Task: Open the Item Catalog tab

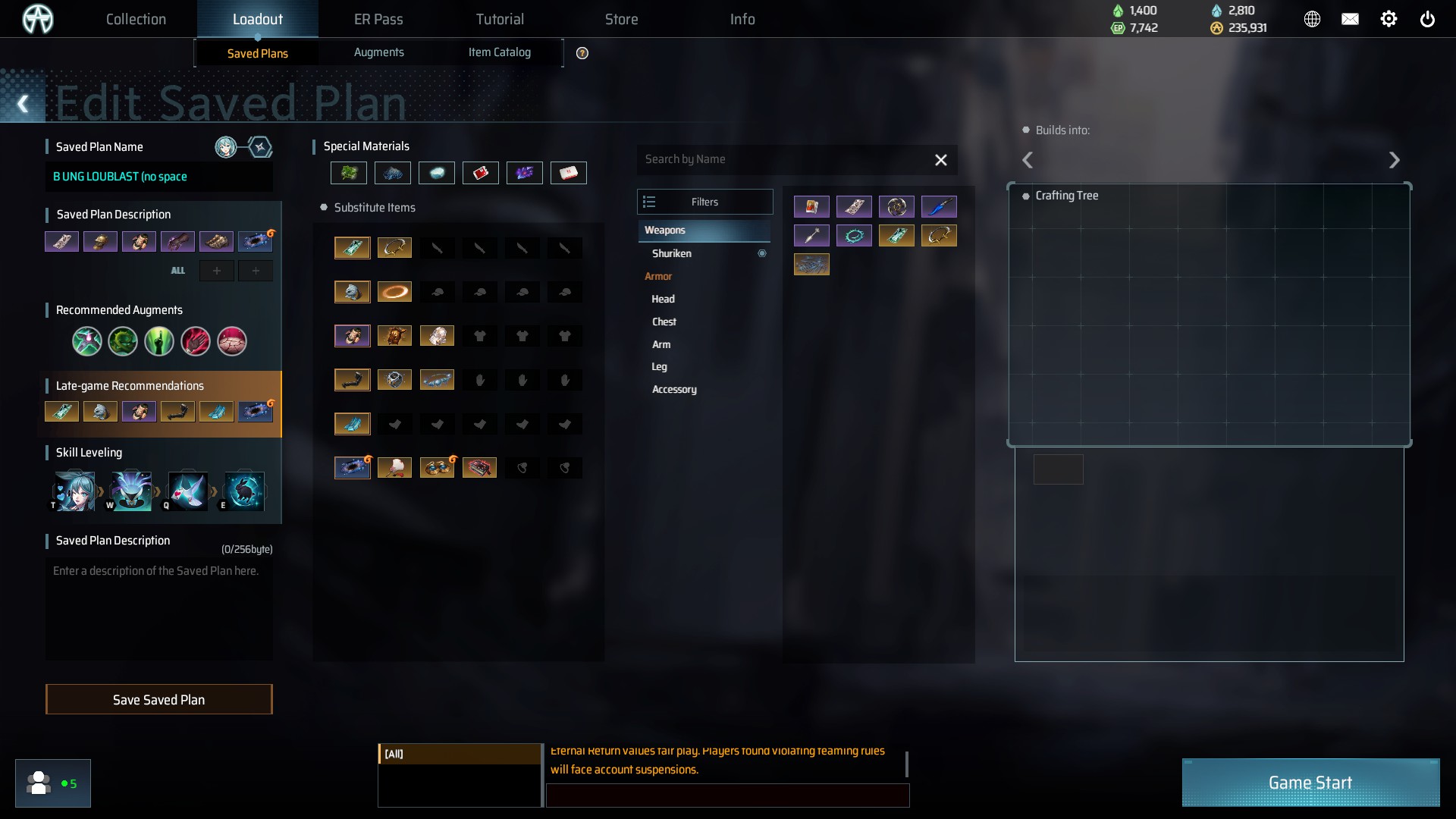Action: tap(499, 52)
